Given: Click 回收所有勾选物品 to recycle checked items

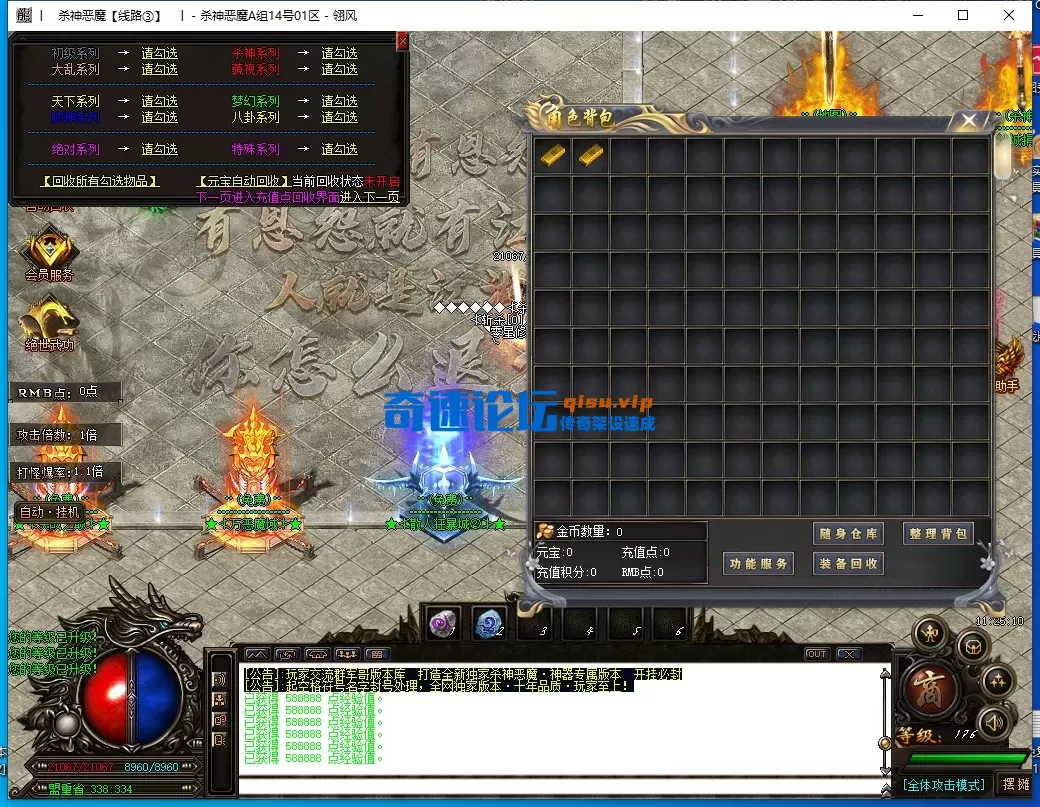Looking at the screenshot, I should (x=100, y=182).
